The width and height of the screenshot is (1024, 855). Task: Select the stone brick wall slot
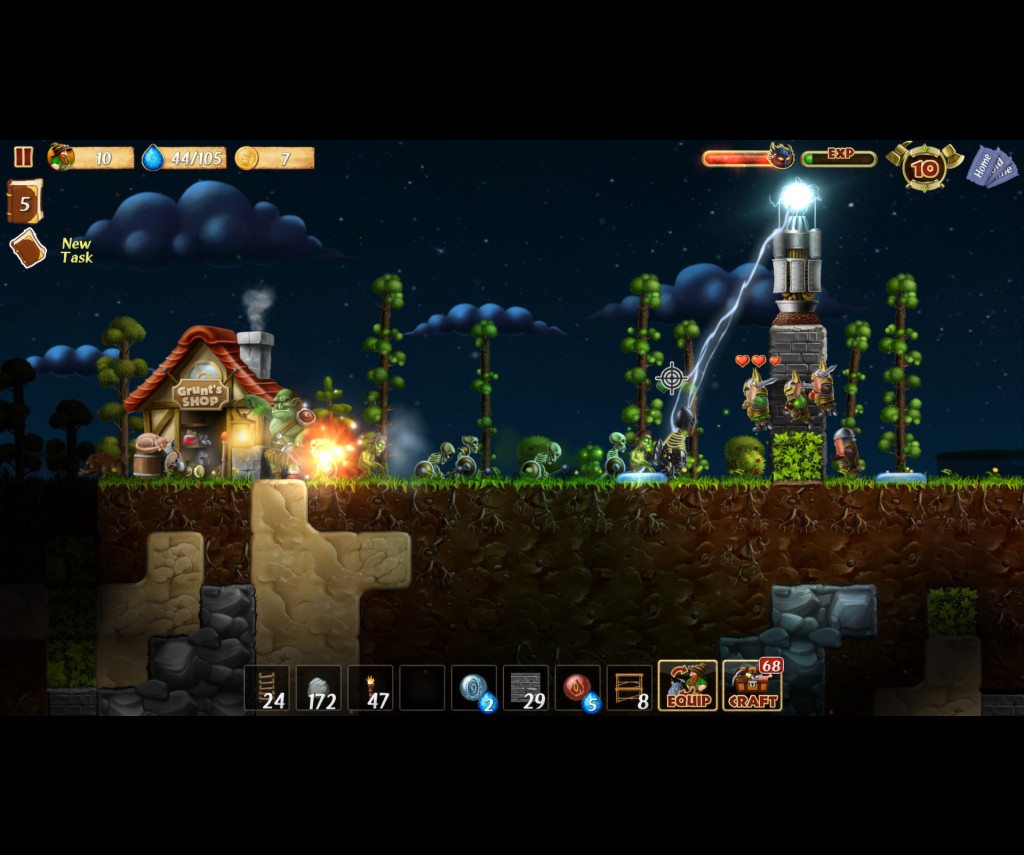pos(526,688)
